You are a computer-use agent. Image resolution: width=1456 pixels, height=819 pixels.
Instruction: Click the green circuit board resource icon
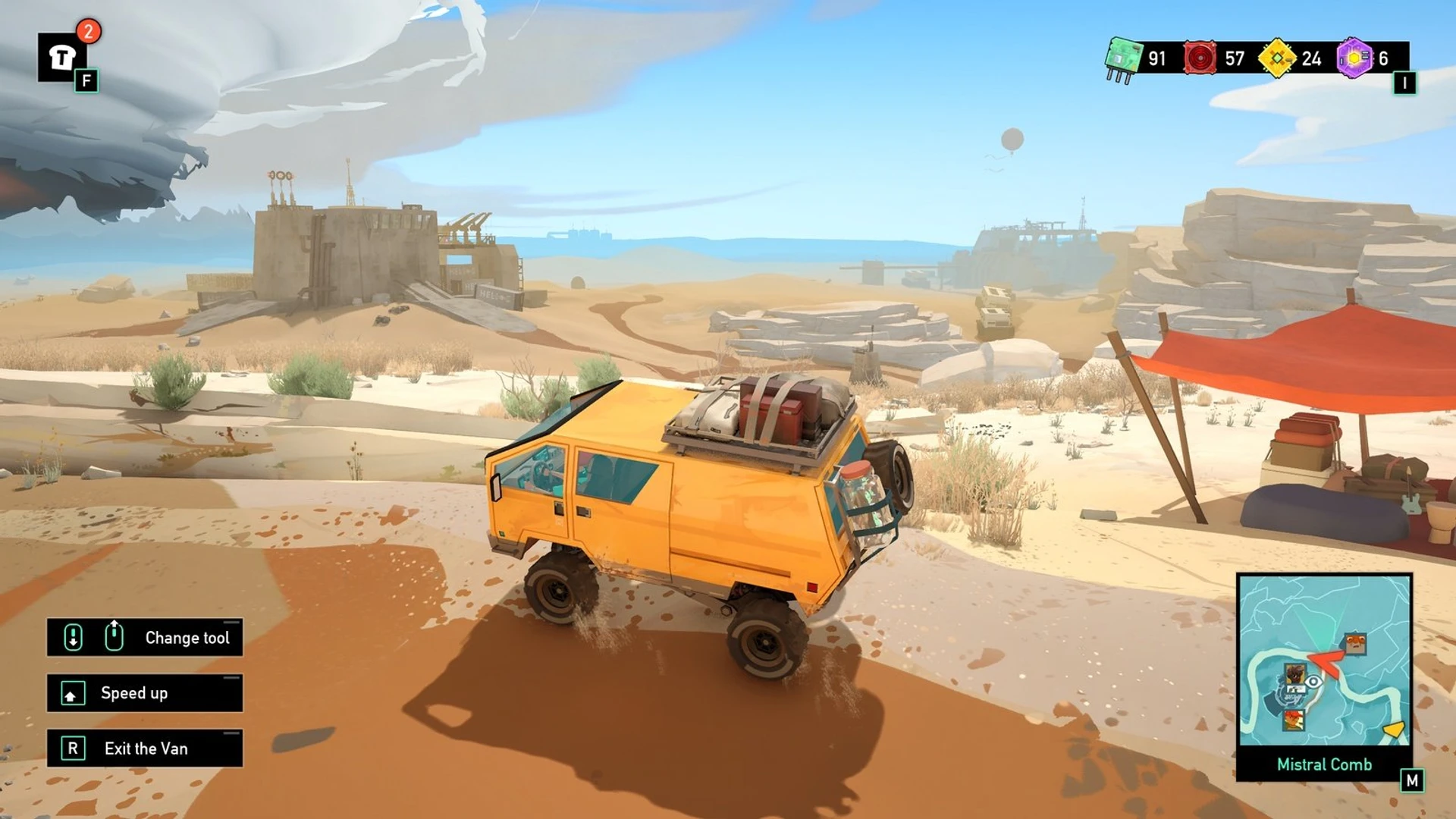click(x=1123, y=58)
